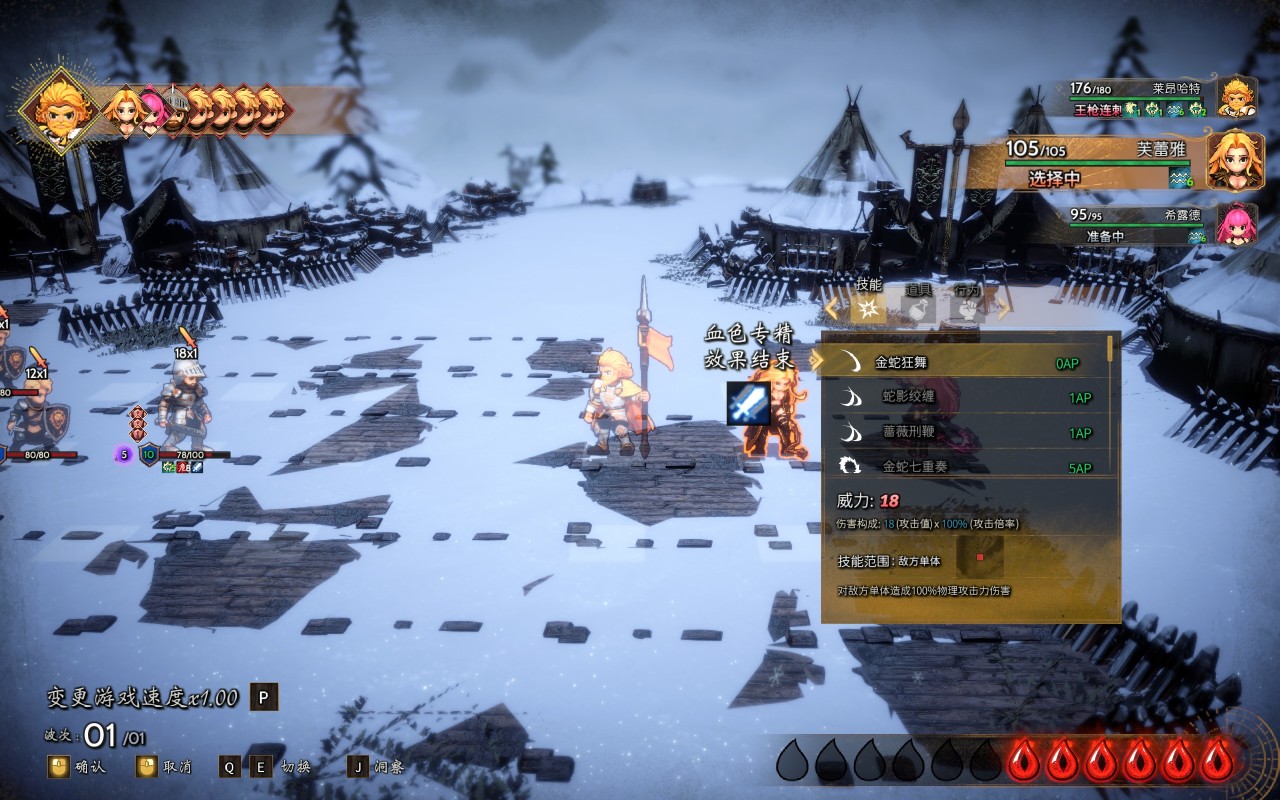Select 莱昂哈特's party portrait
1280x800 pixels.
pos(1236,97)
